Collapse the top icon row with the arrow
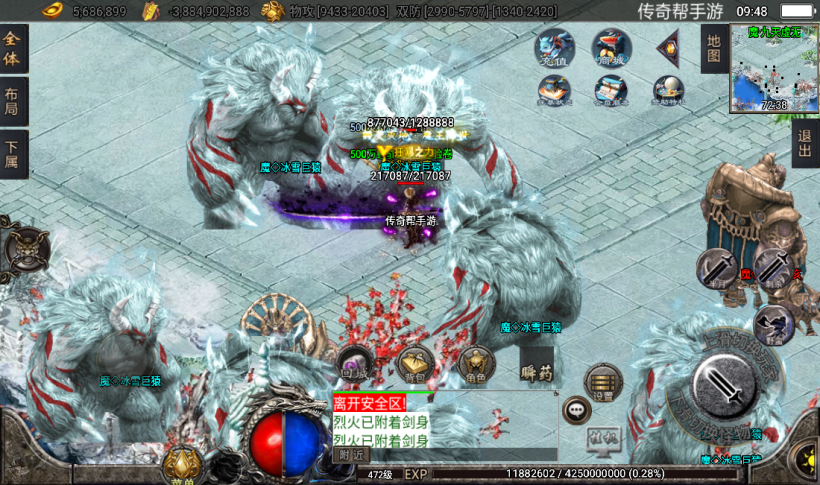This screenshot has width=820, height=485. tap(668, 47)
